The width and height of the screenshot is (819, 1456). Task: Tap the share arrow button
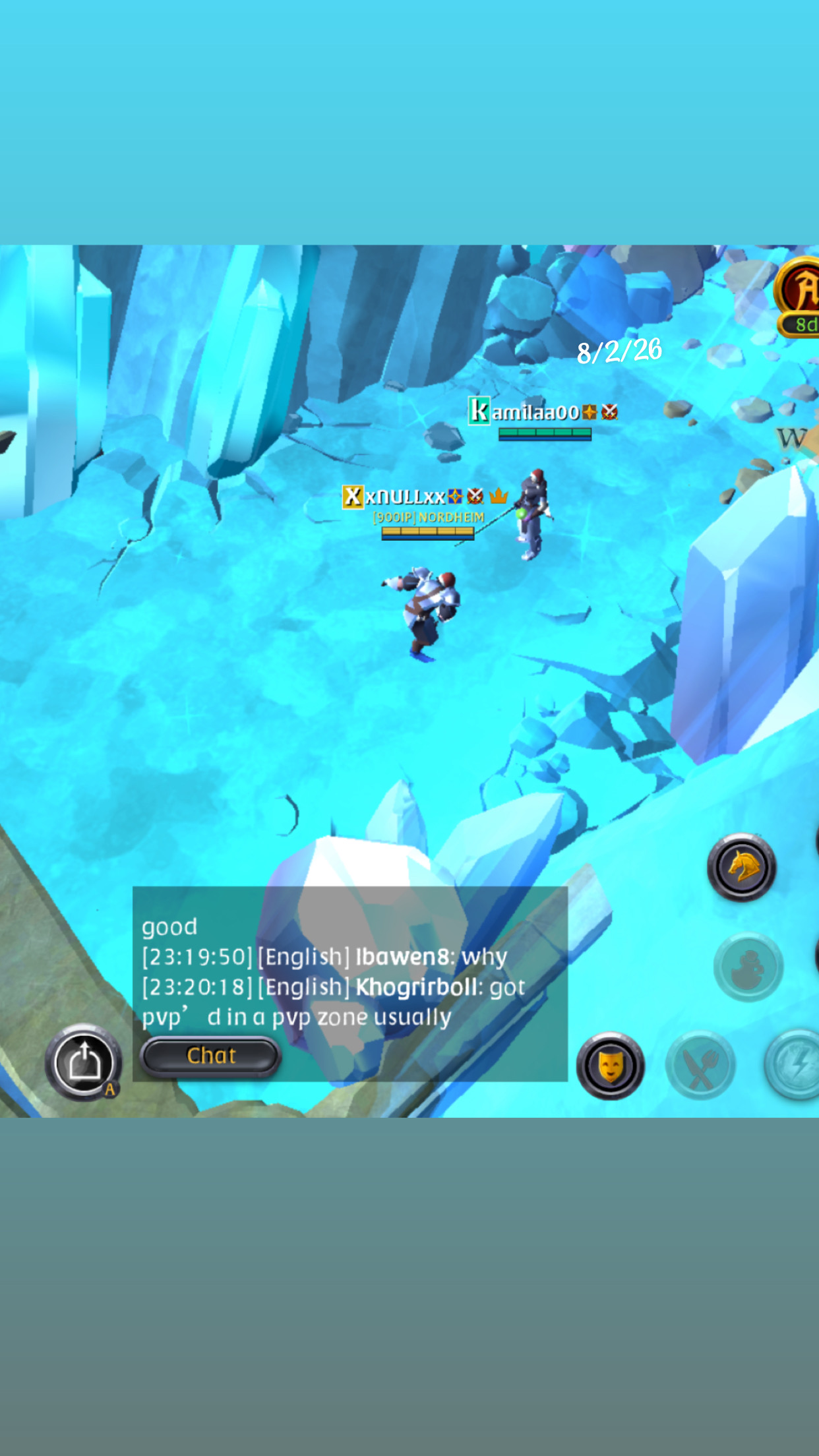point(84,1062)
